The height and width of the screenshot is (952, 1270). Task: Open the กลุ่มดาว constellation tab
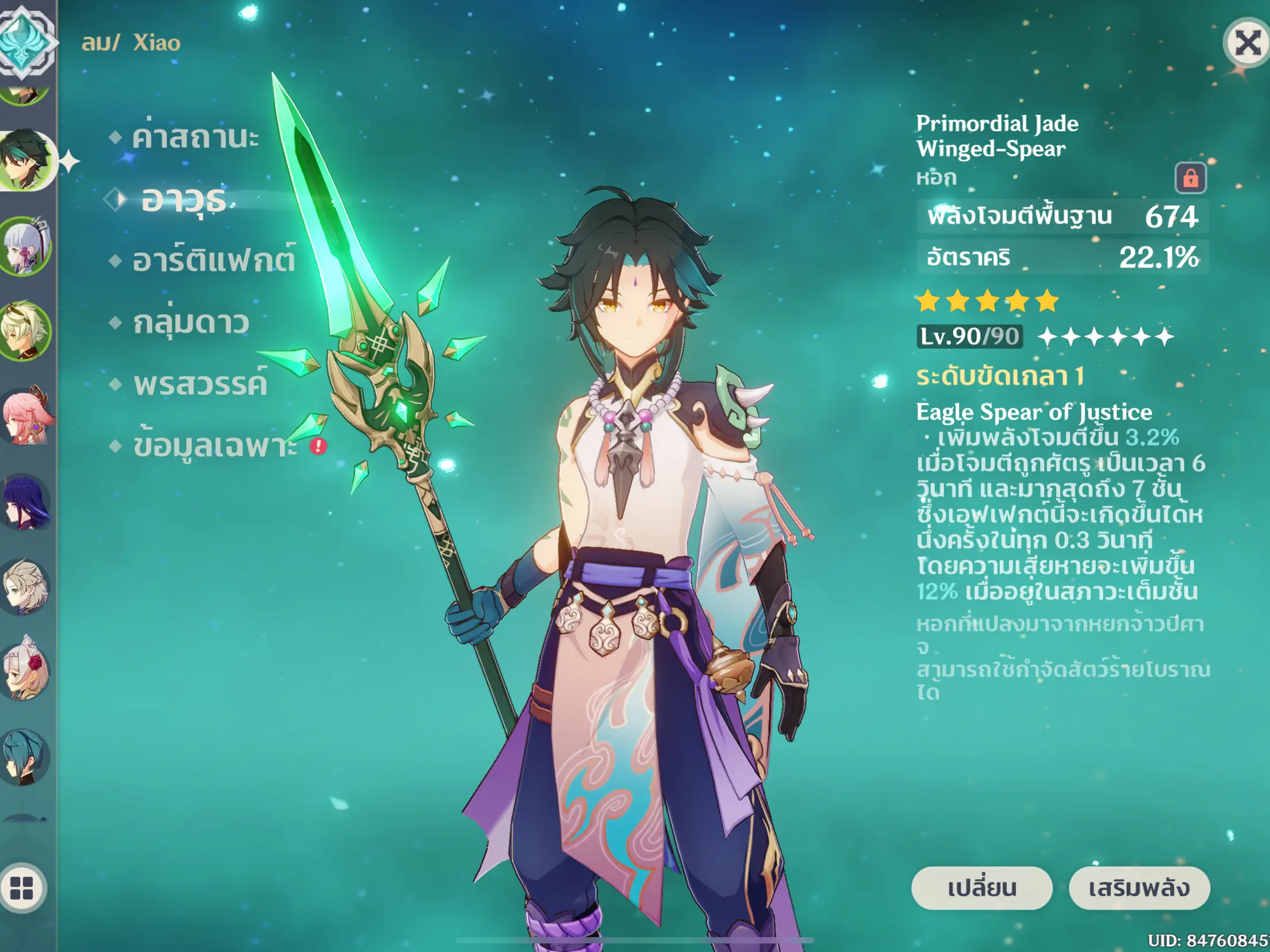pos(191,322)
